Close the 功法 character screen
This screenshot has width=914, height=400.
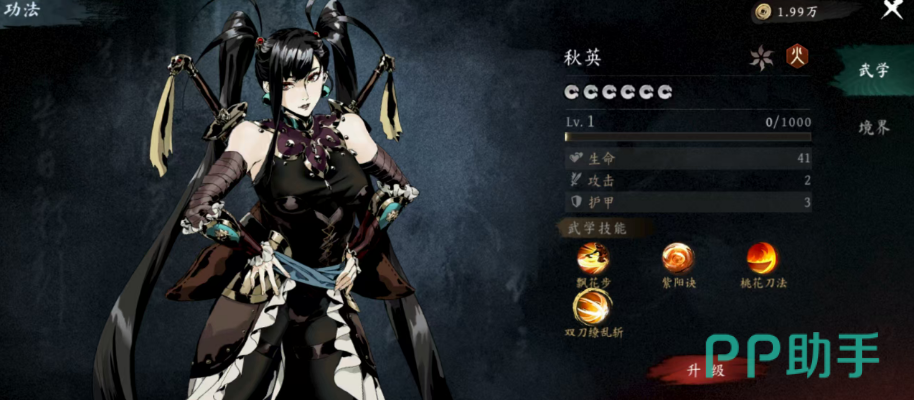point(891,10)
